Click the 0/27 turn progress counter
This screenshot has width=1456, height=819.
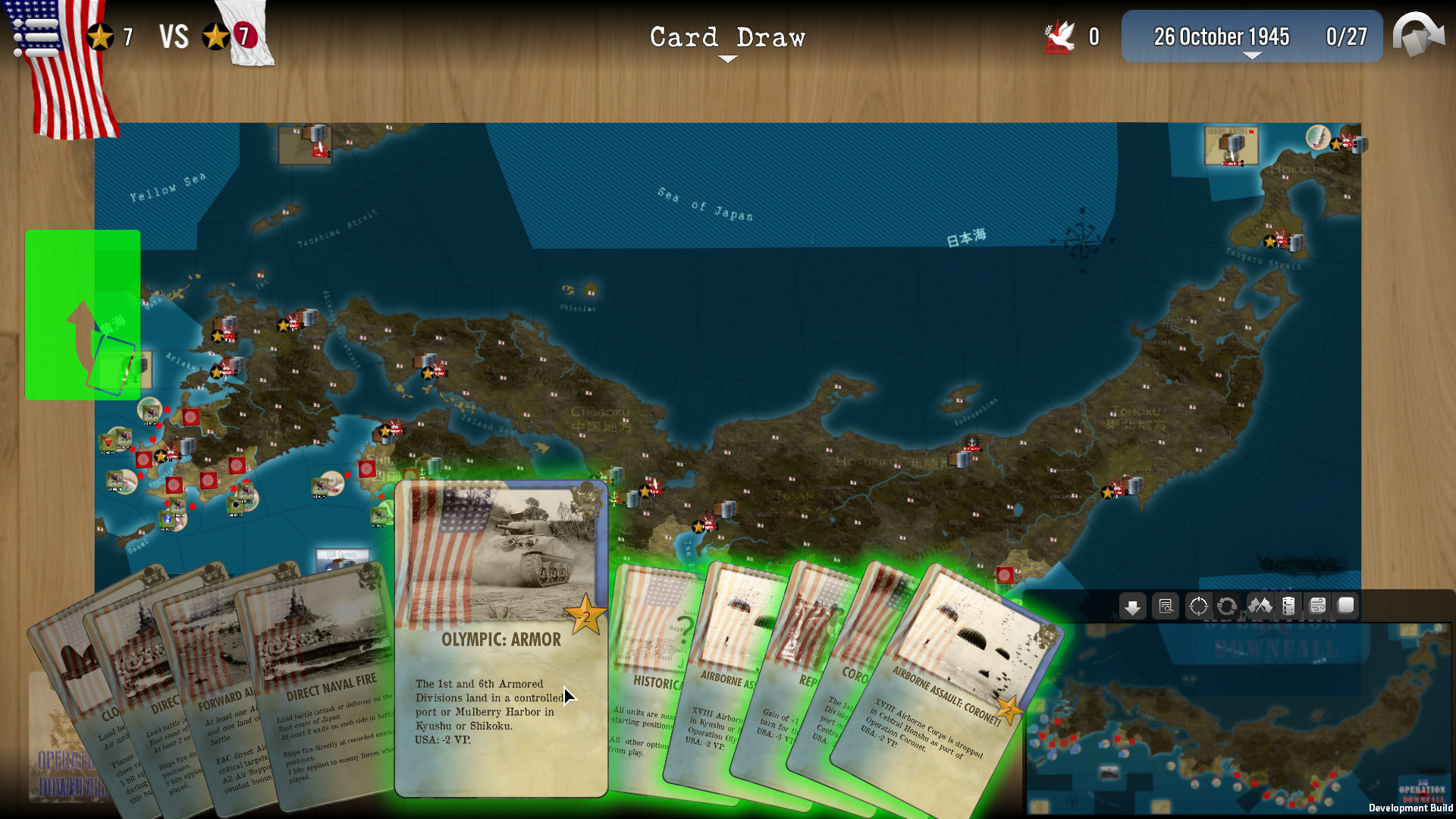point(1346,36)
